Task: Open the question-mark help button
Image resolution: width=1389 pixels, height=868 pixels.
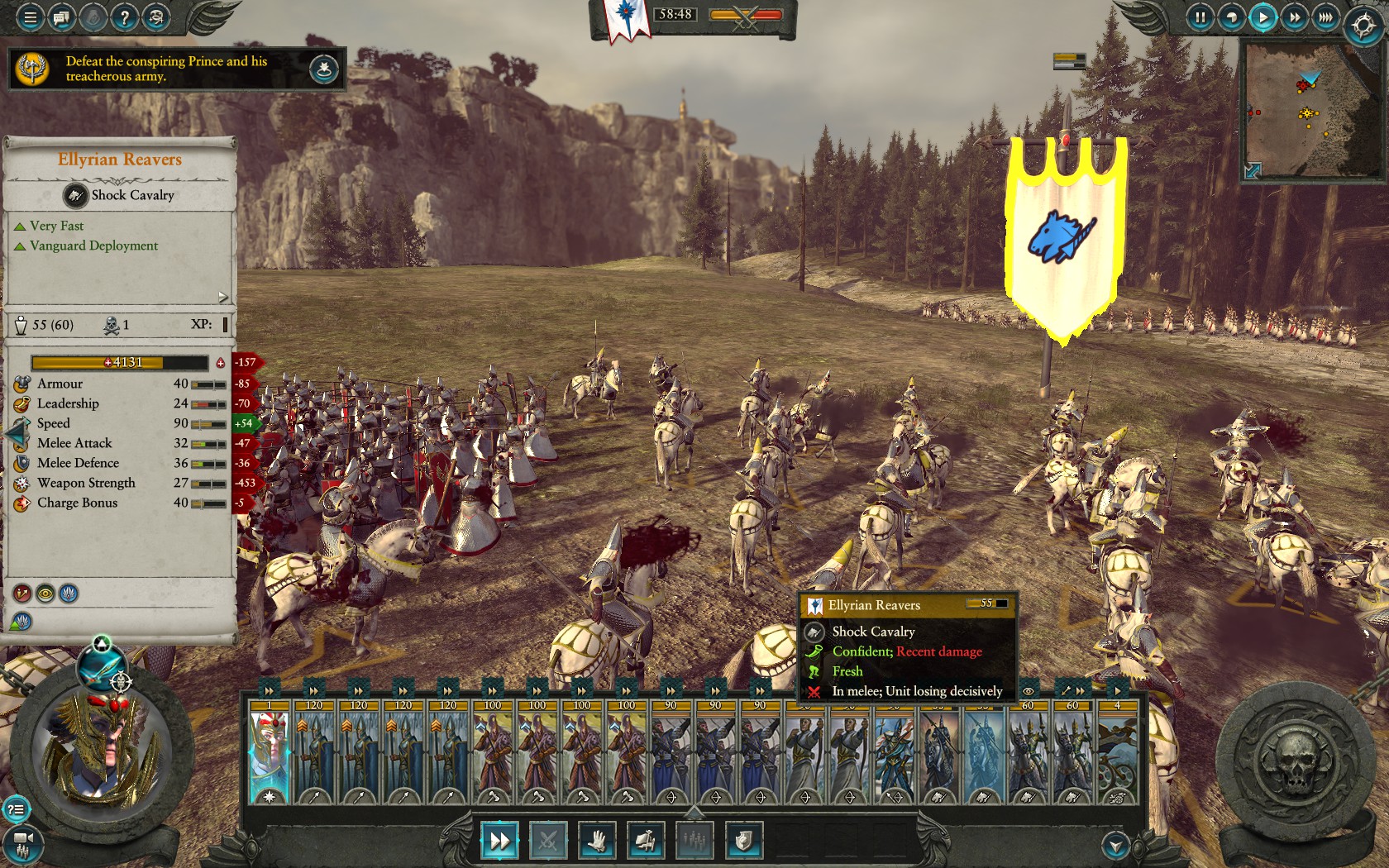Action: click(124, 17)
